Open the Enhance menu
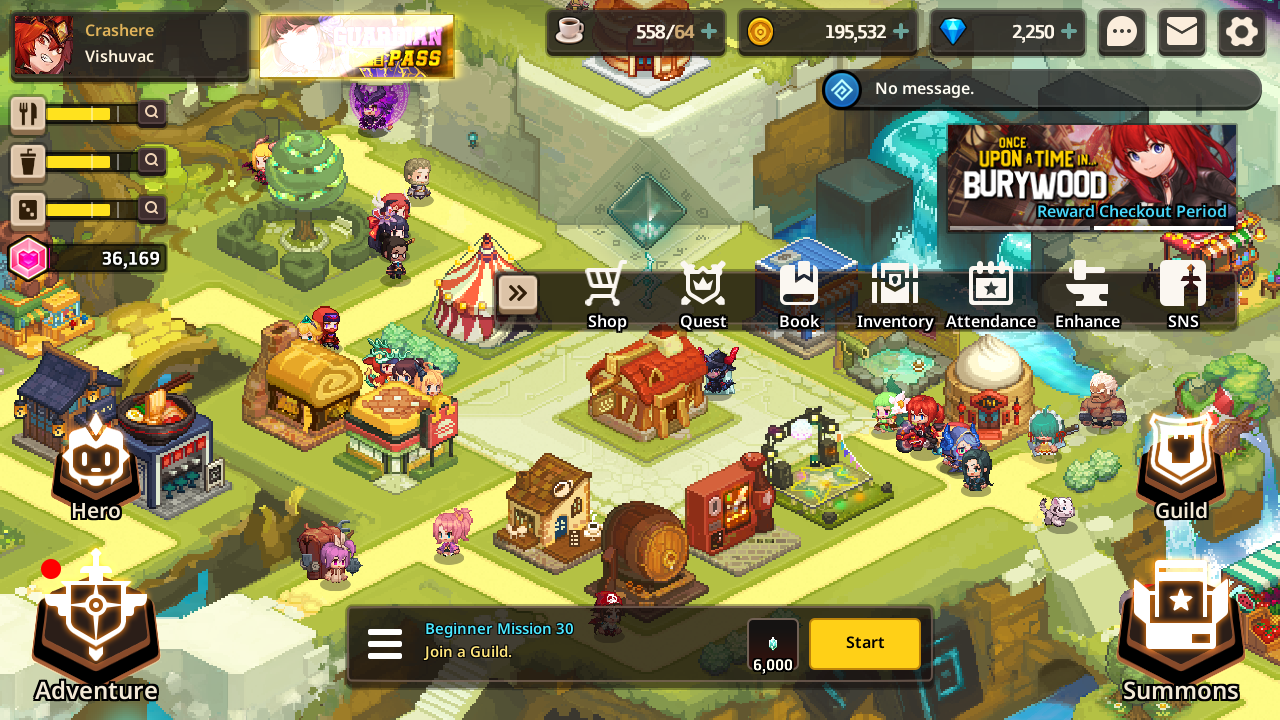1280x720 pixels. [1087, 295]
